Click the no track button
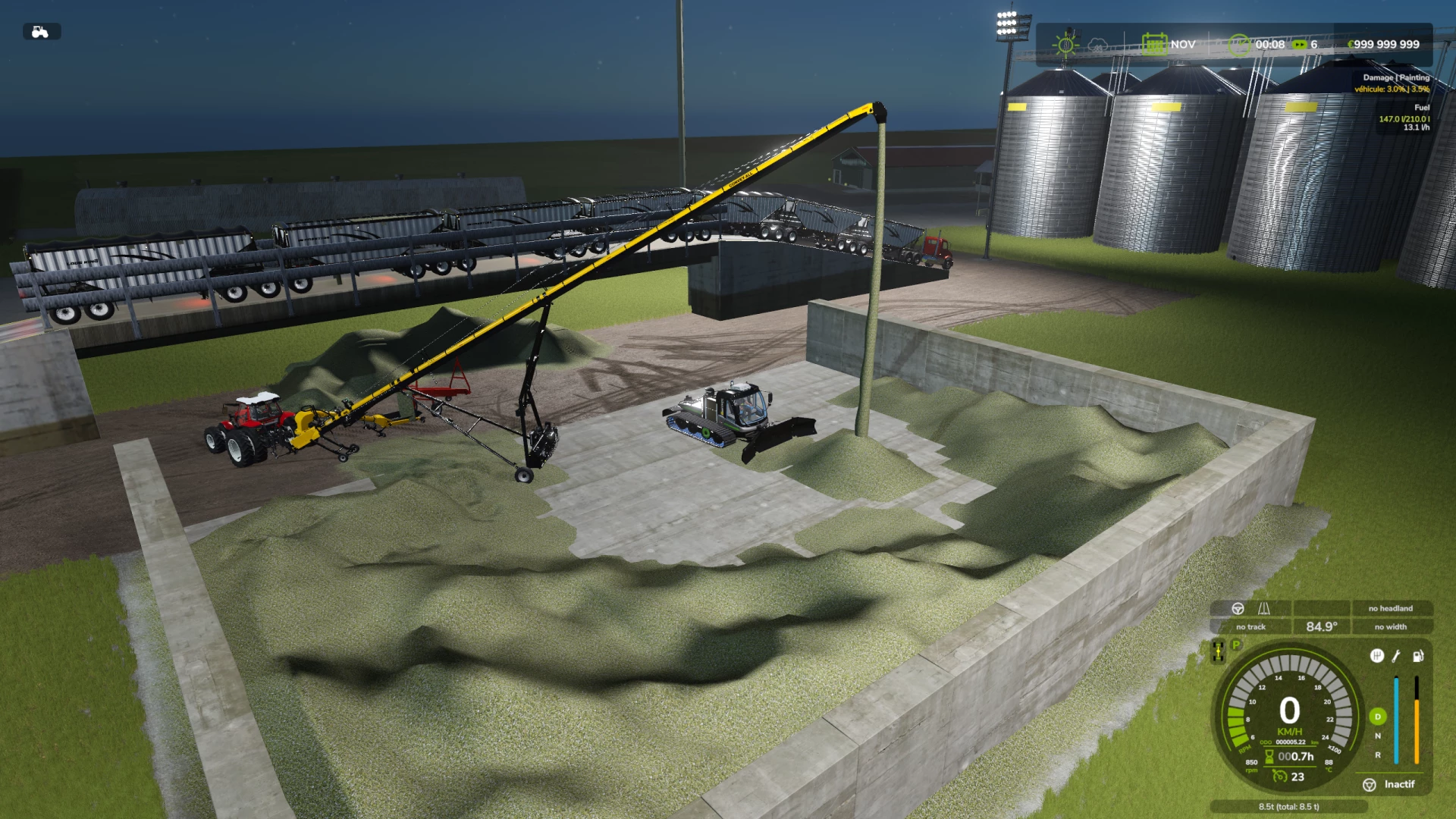Viewport: 1456px width, 819px height. click(1250, 626)
